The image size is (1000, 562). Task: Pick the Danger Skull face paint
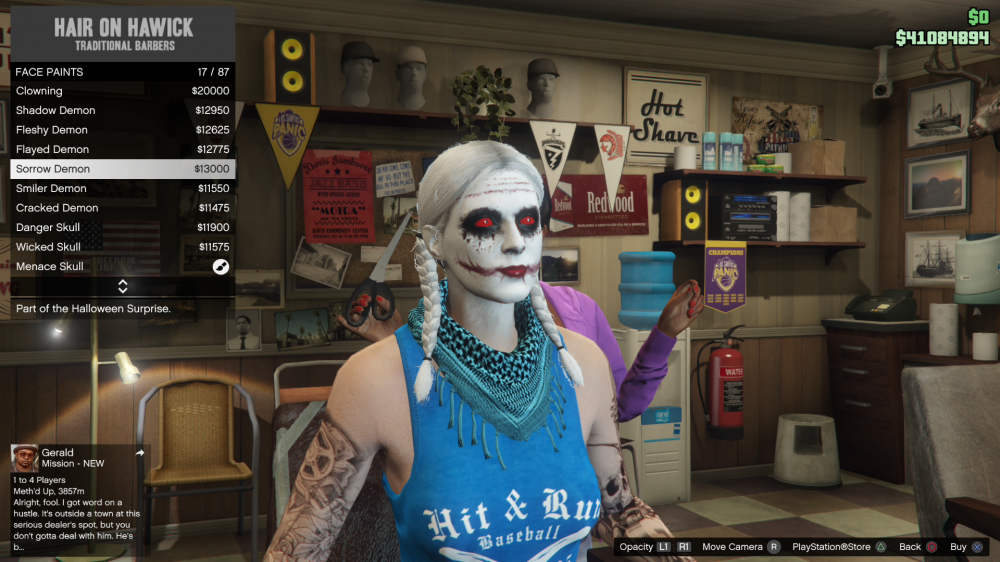tap(122, 227)
